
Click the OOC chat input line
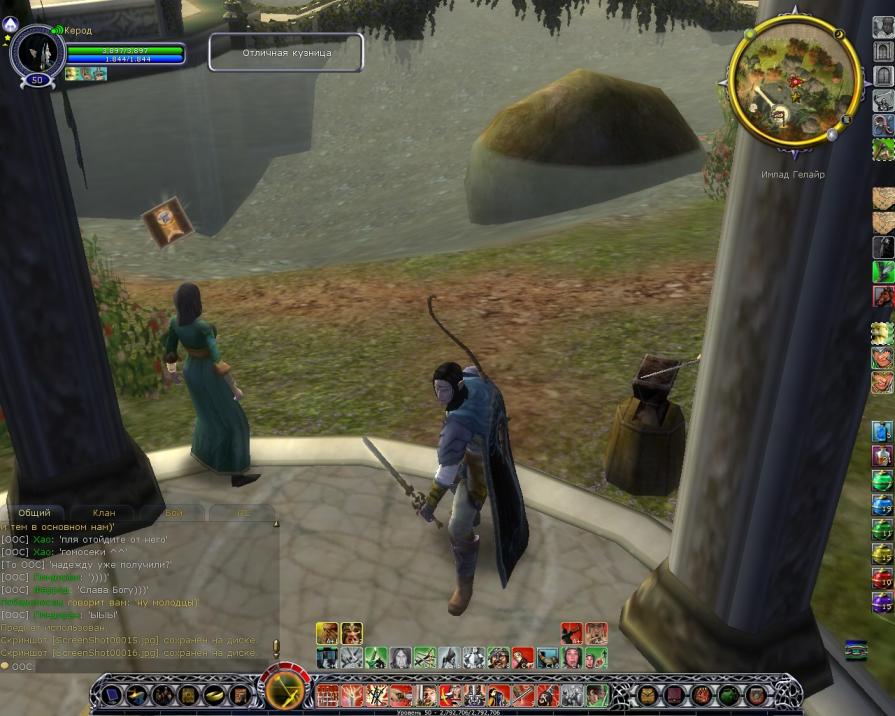coord(140,666)
